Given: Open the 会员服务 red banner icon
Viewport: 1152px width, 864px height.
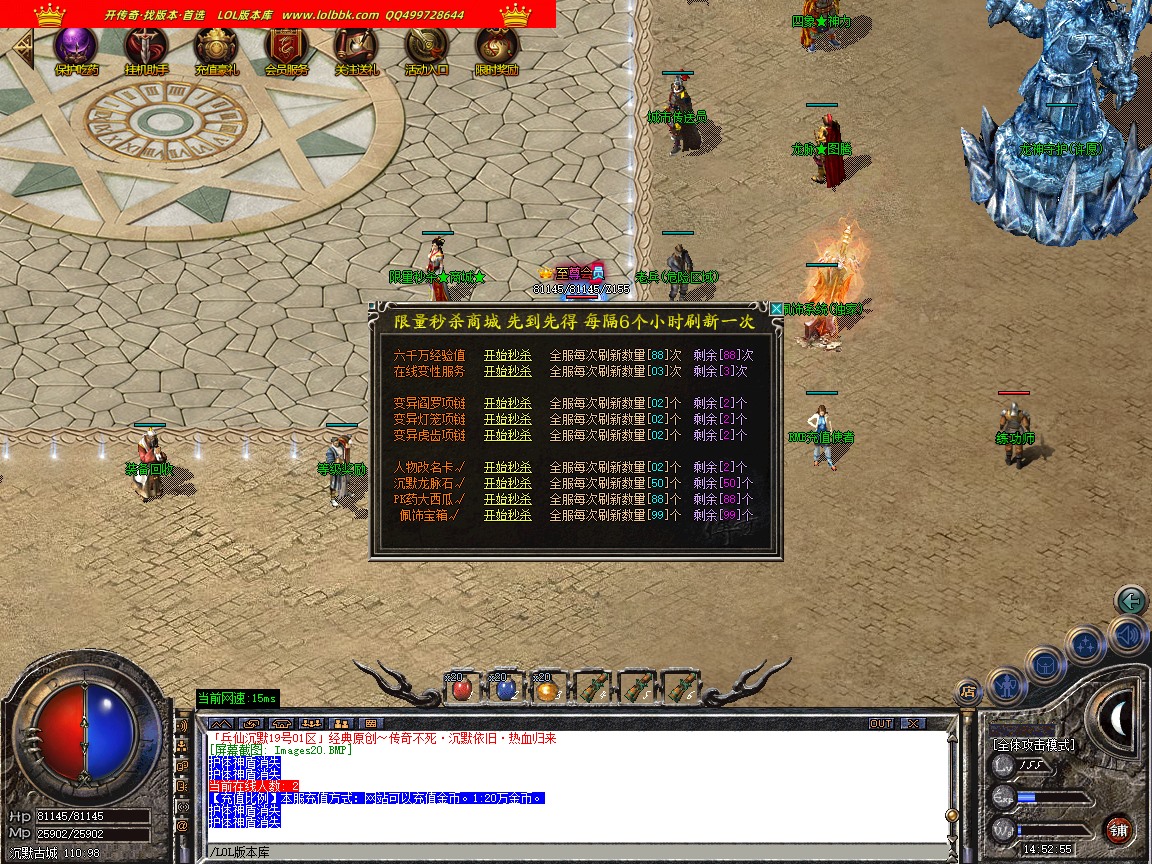Looking at the screenshot, I should [286, 47].
